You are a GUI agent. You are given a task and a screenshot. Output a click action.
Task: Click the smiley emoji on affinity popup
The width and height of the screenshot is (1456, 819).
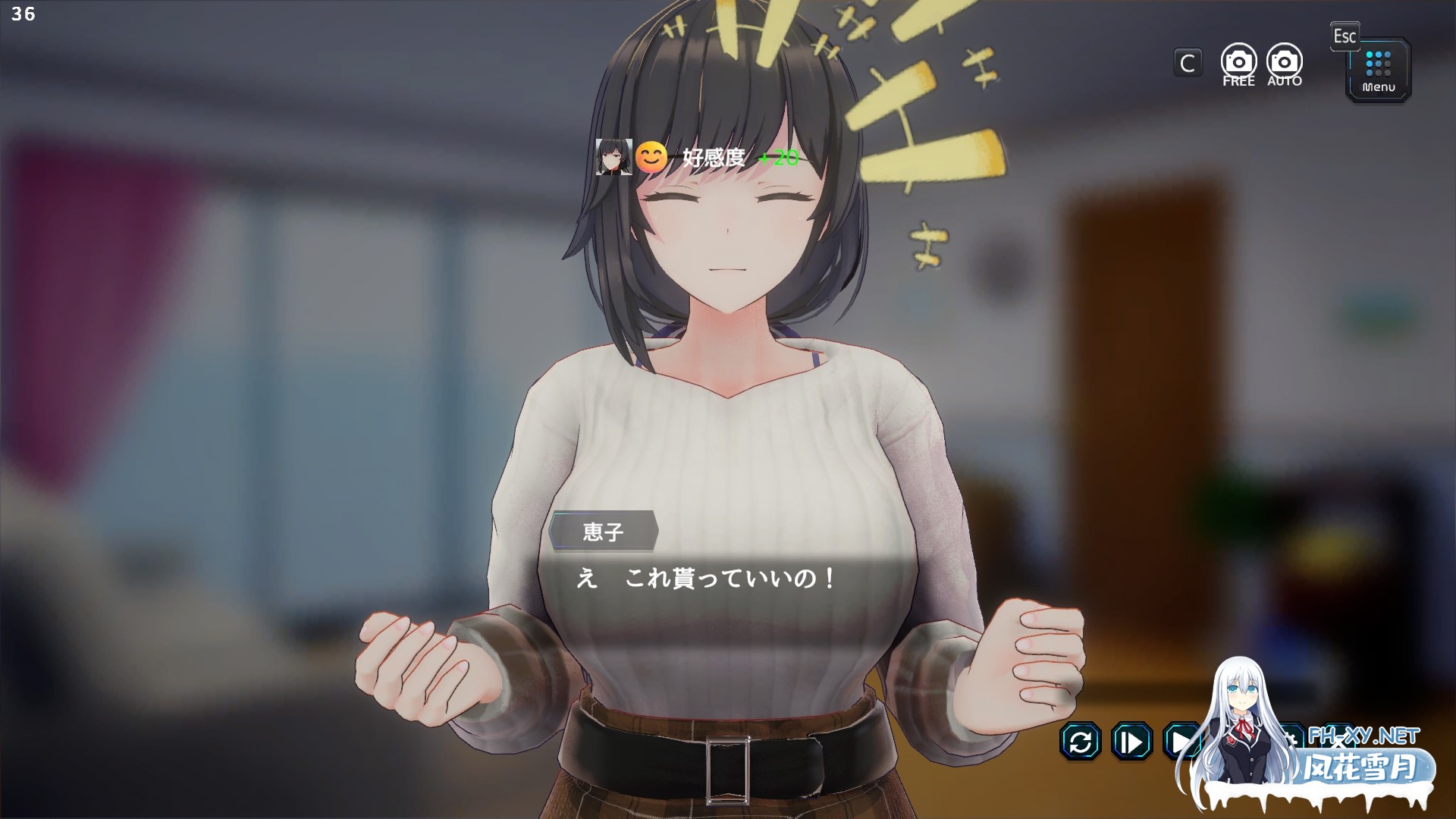[x=651, y=157]
